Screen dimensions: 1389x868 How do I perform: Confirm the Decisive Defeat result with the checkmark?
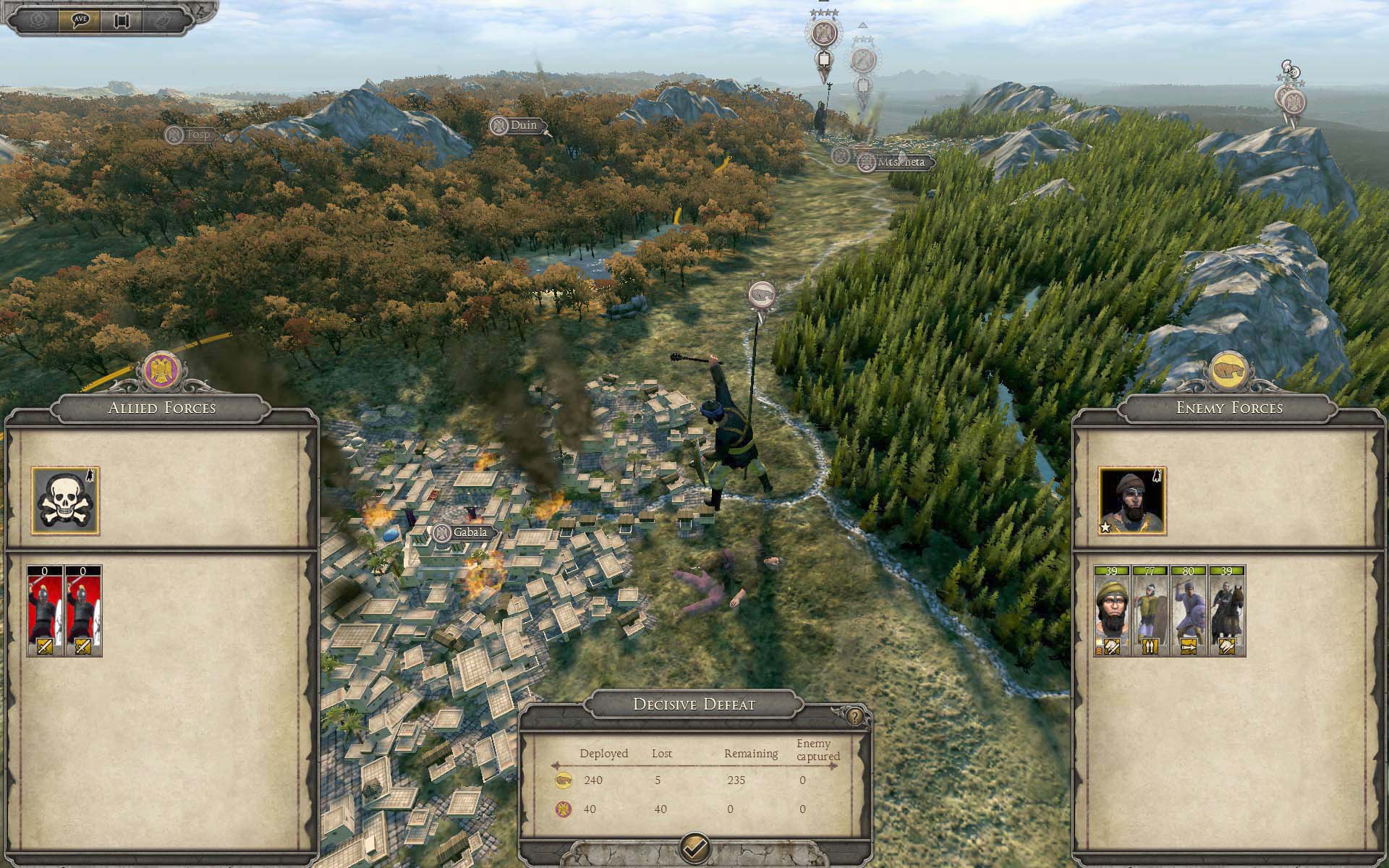coord(694,846)
